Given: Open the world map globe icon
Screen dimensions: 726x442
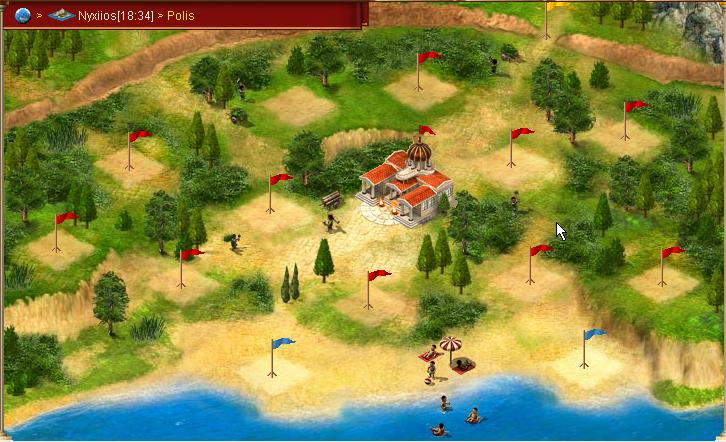Looking at the screenshot, I should pos(22,15).
